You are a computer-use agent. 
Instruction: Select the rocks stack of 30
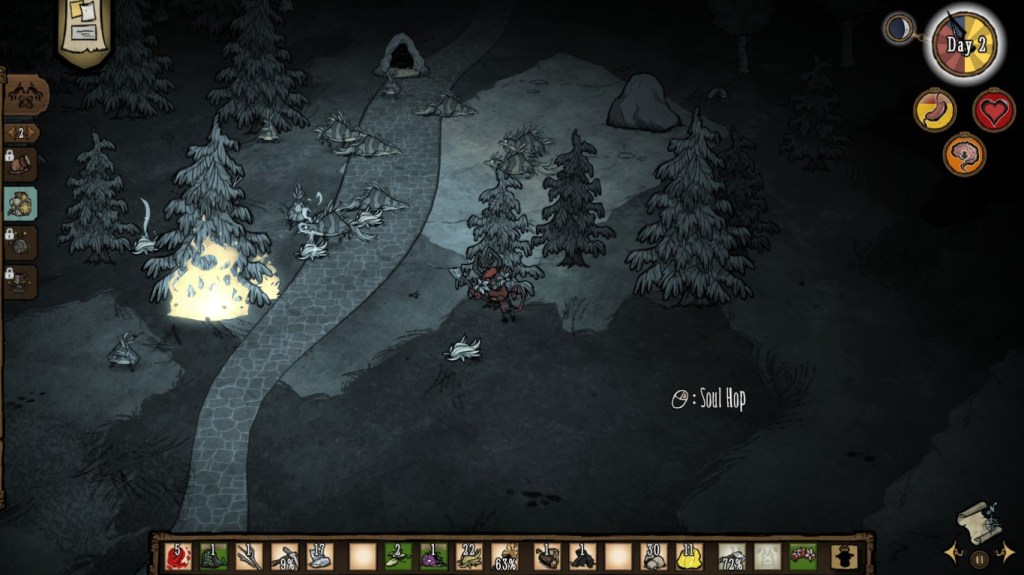click(x=655, y=556)
